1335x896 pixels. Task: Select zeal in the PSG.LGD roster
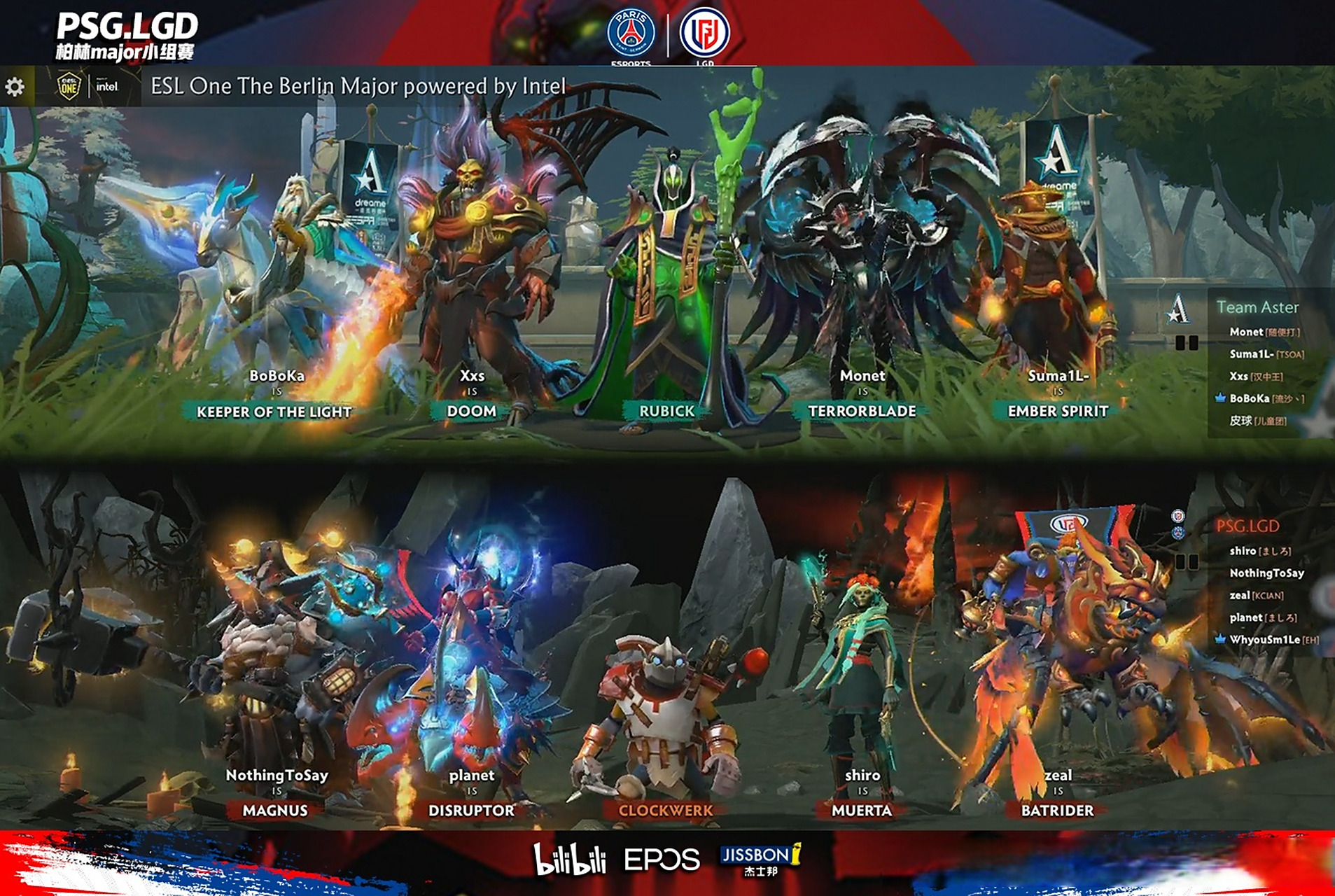(x=1239, y=596)
